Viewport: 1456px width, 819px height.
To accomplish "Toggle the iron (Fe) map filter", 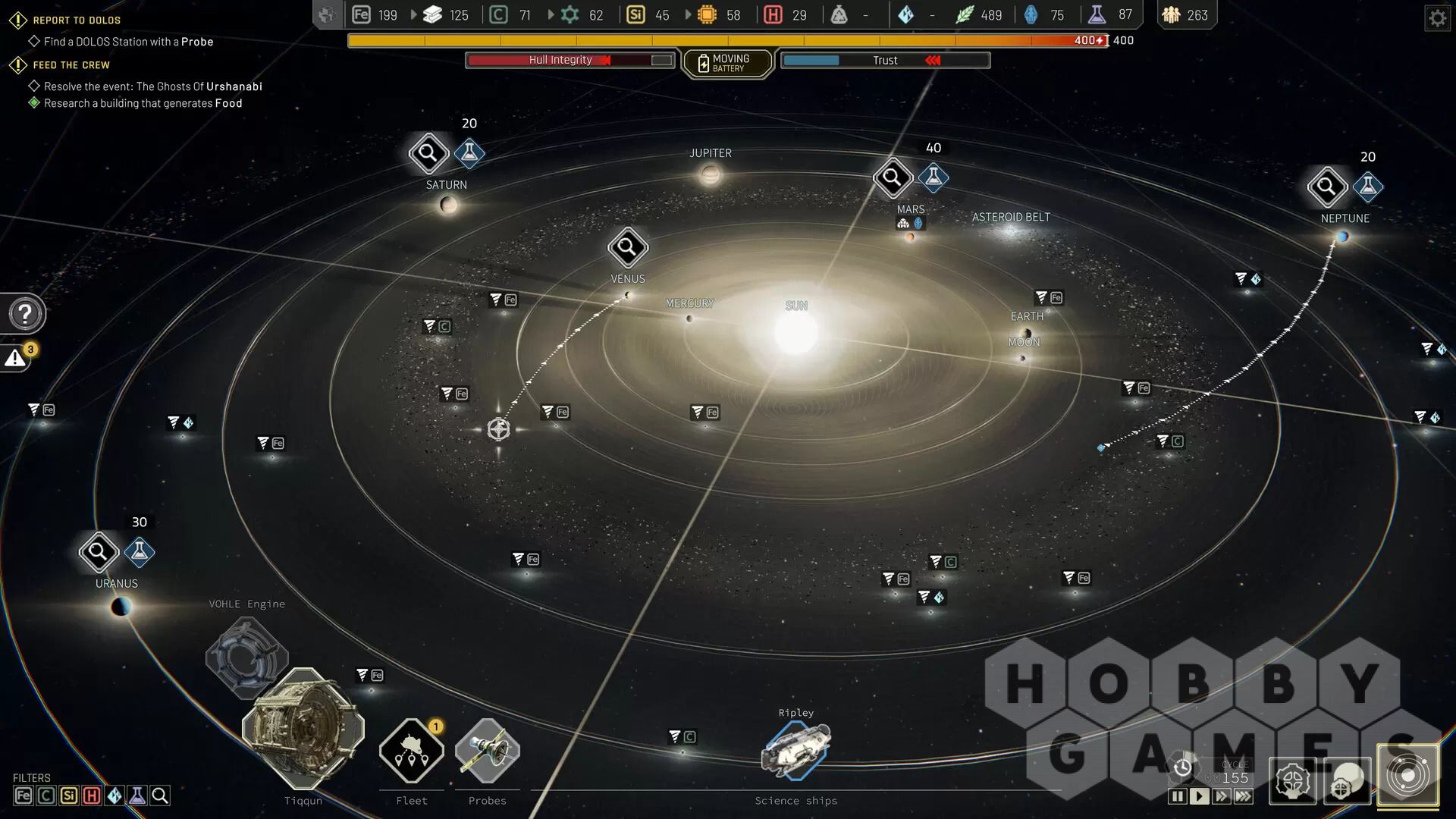I will [24, 795].
